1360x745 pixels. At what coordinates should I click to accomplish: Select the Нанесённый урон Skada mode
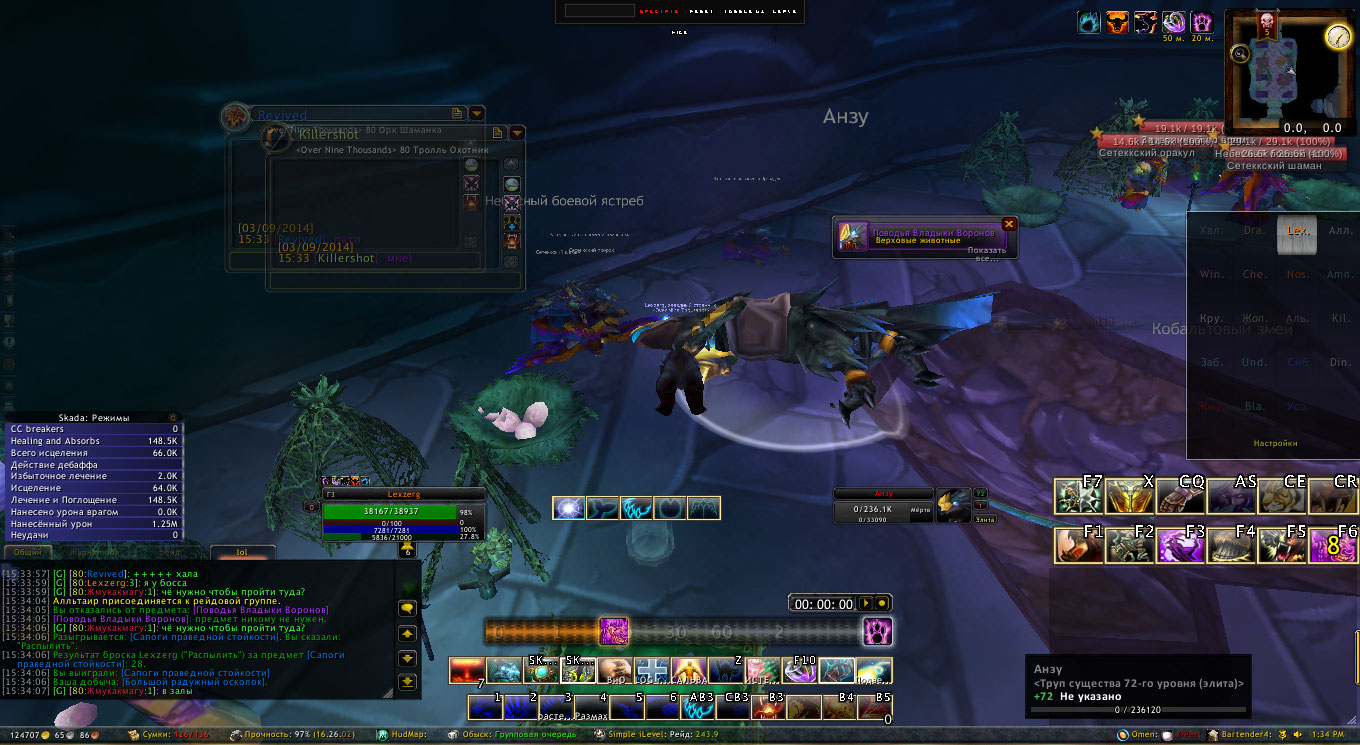point(92,523)
